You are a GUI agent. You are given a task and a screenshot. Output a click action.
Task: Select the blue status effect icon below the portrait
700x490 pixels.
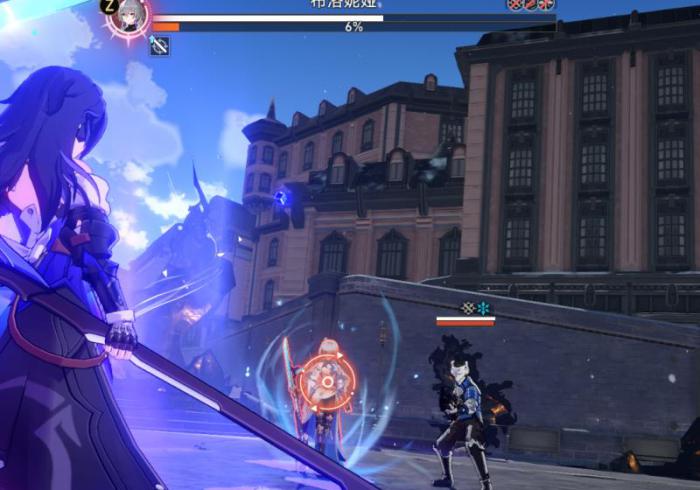(159, 45)
